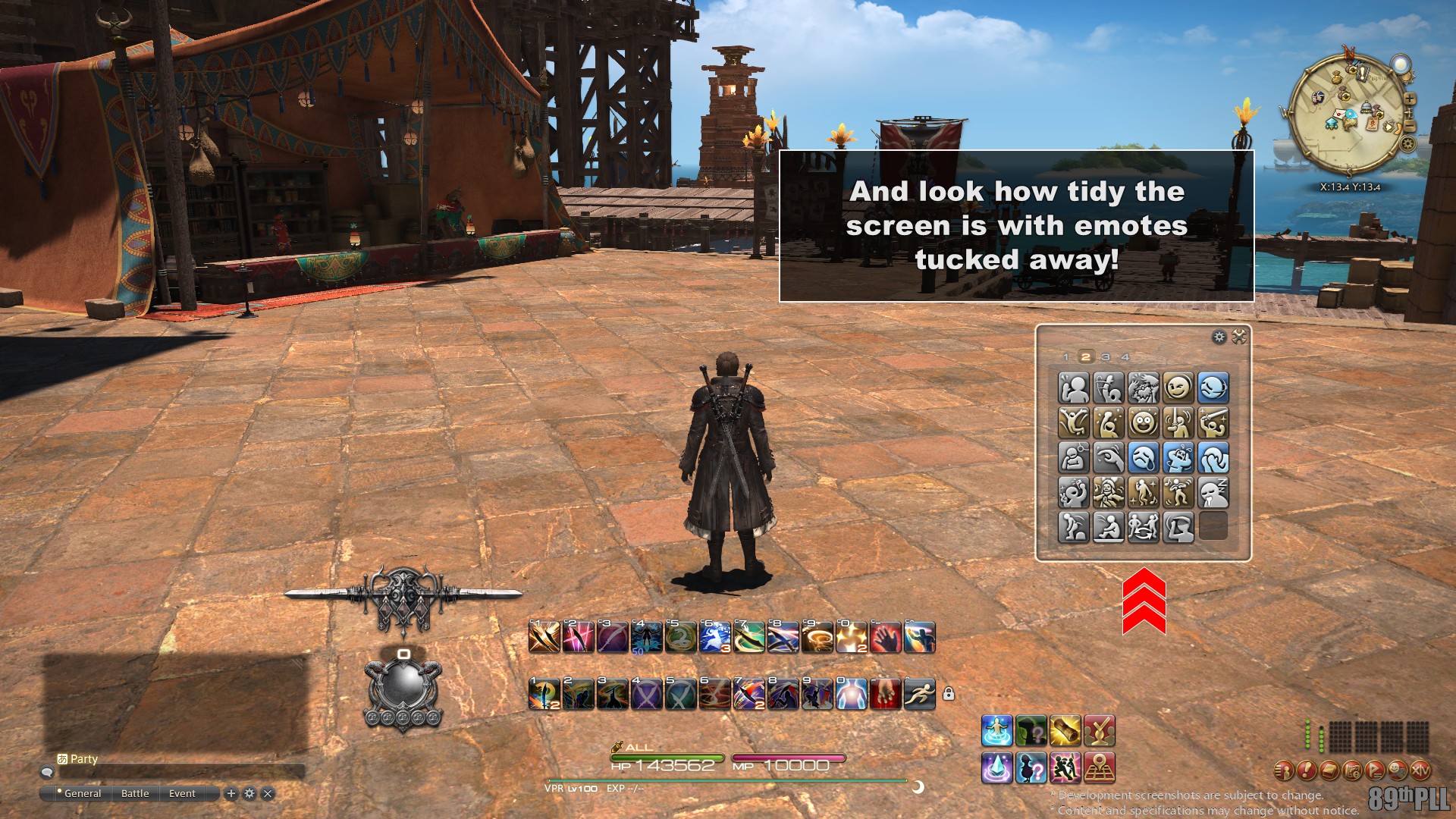
Task: Switch to the Event chat tab
Action: point(182,793)
